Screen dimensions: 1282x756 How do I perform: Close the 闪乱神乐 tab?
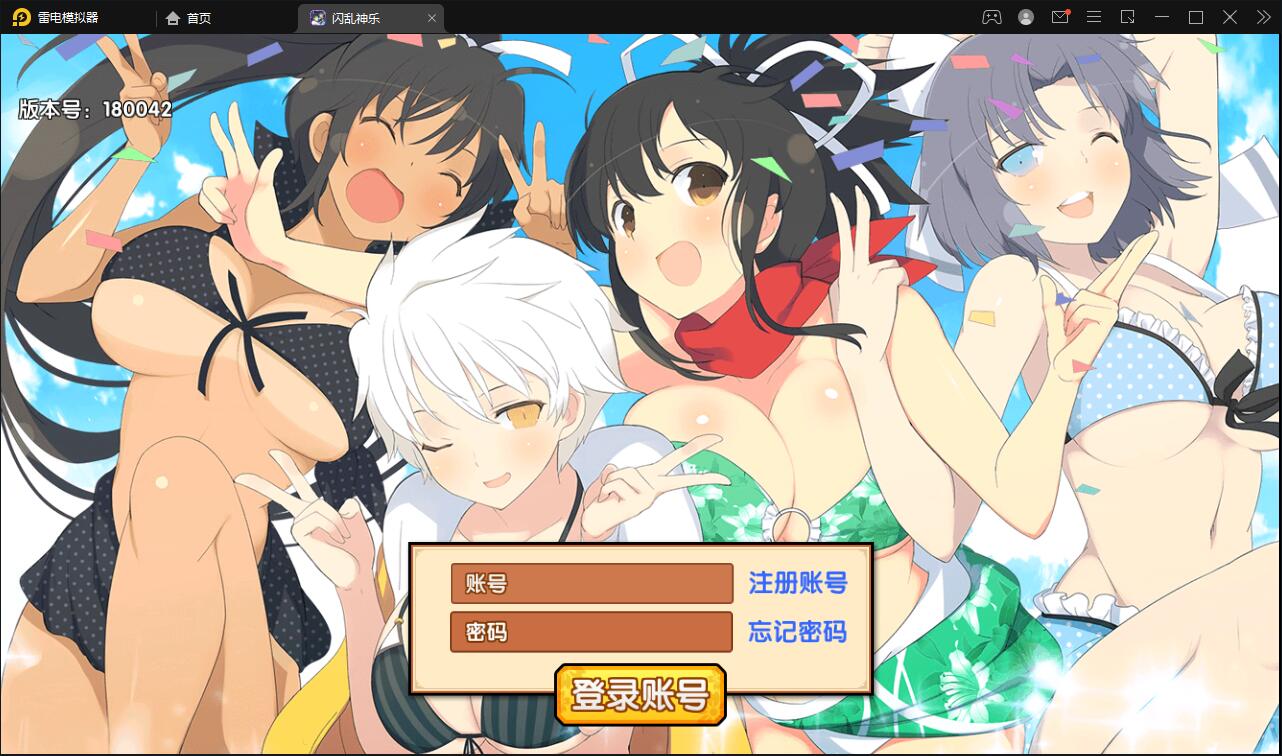point(432,17)
